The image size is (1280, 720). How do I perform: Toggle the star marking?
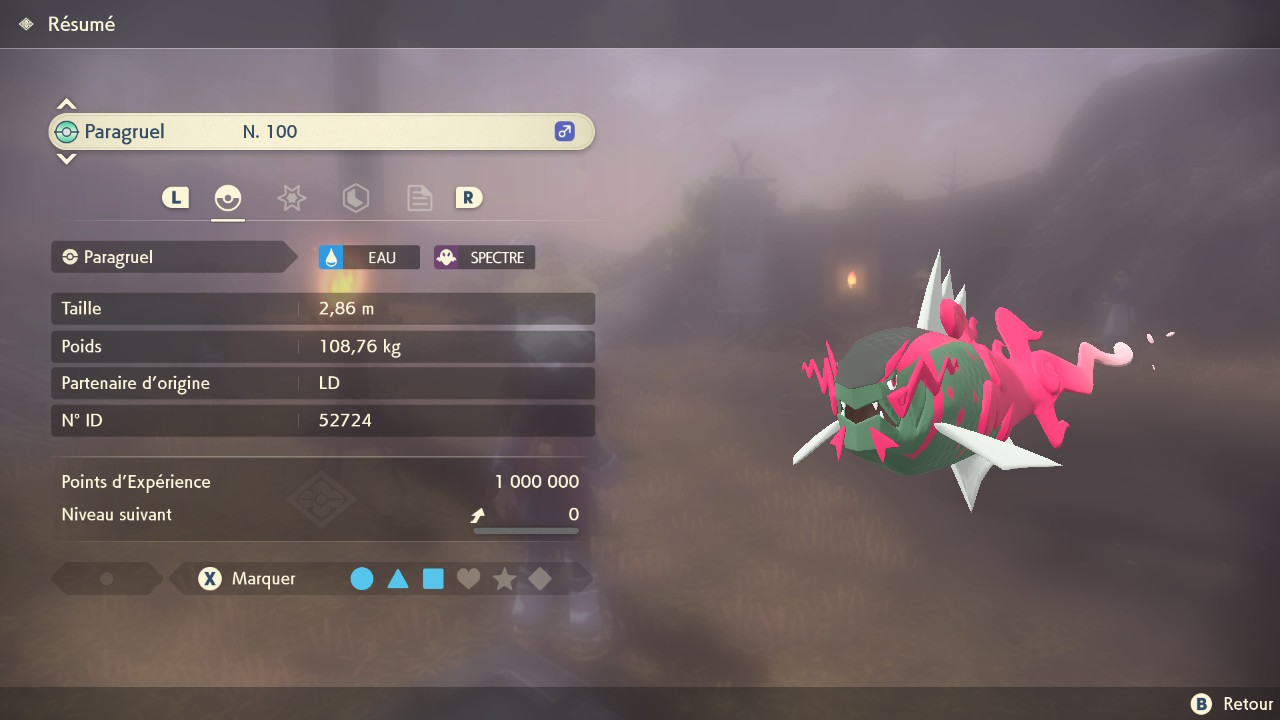(504, 578)
